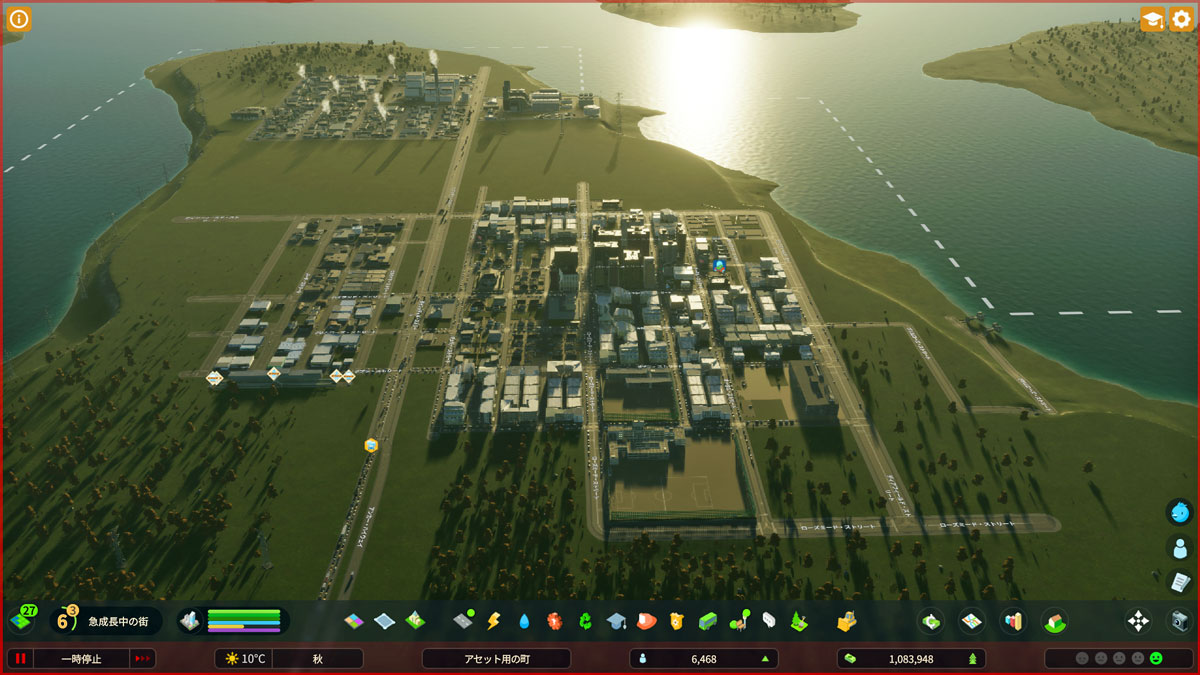Open the blue Chirper bird feed

[x=1180, y=512]
